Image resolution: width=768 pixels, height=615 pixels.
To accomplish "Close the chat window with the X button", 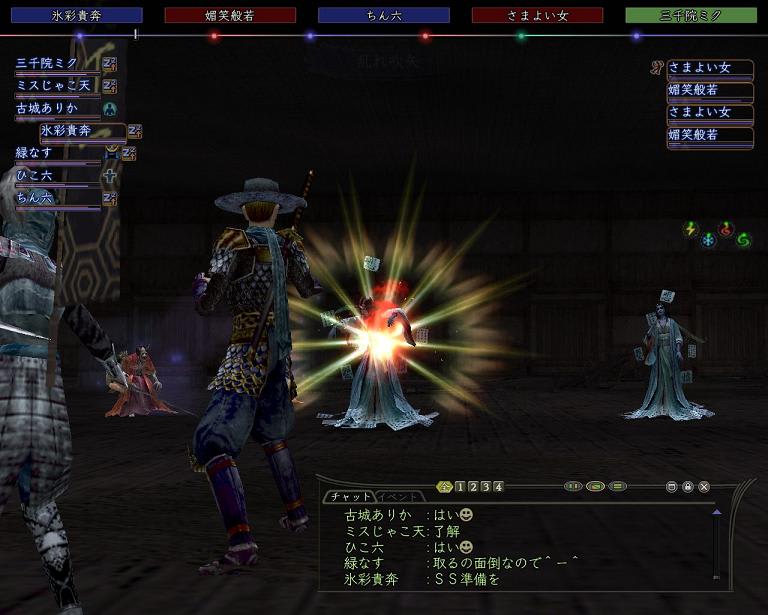I will 704,487.
